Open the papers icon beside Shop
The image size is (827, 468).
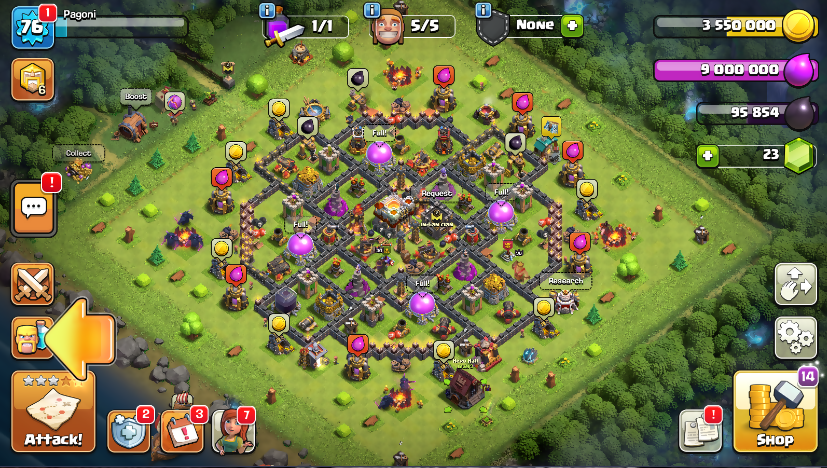click(x=700, y=429)
